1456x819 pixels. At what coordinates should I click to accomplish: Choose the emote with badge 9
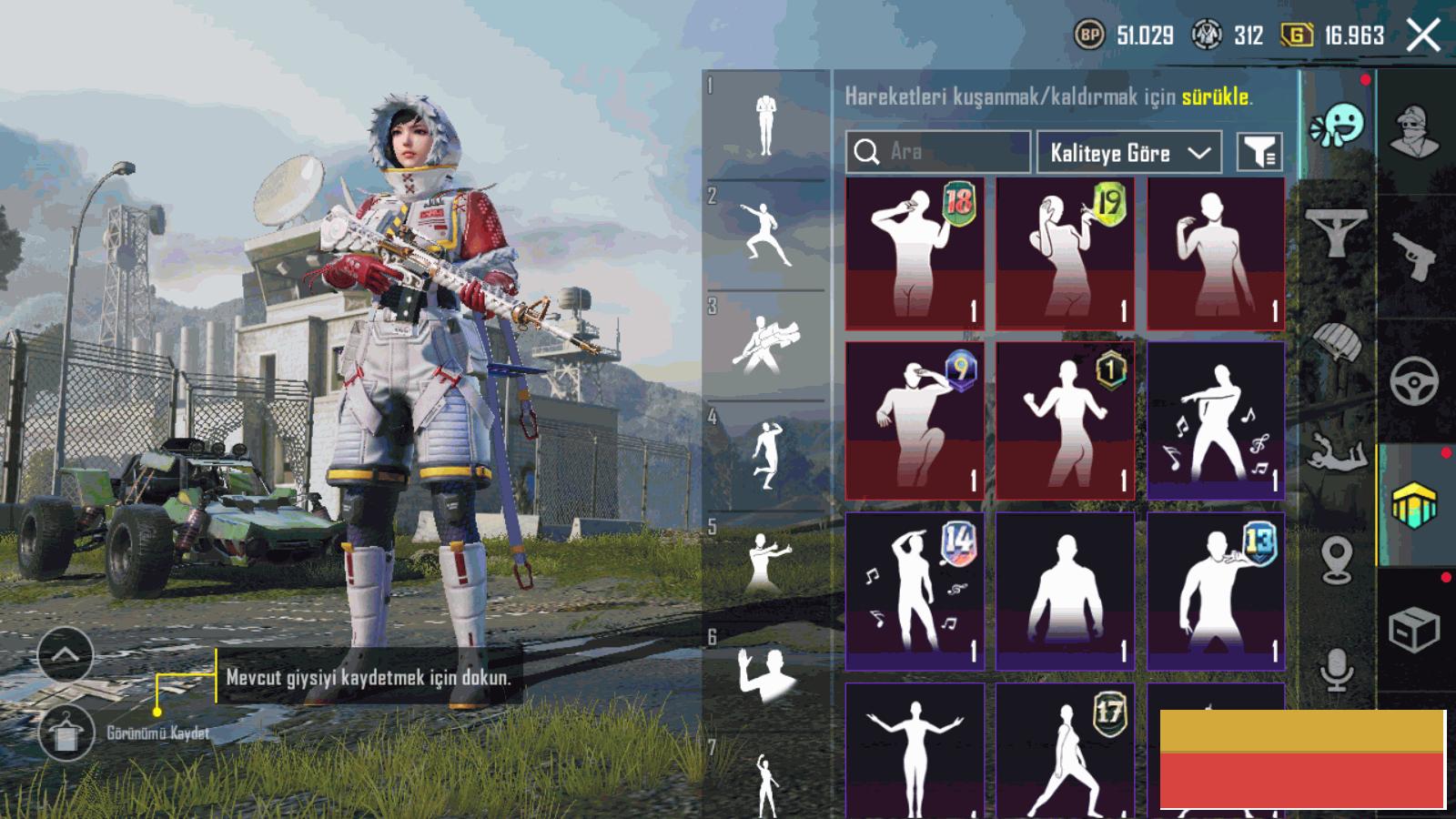pyautogui.click(x=915, y=420)
